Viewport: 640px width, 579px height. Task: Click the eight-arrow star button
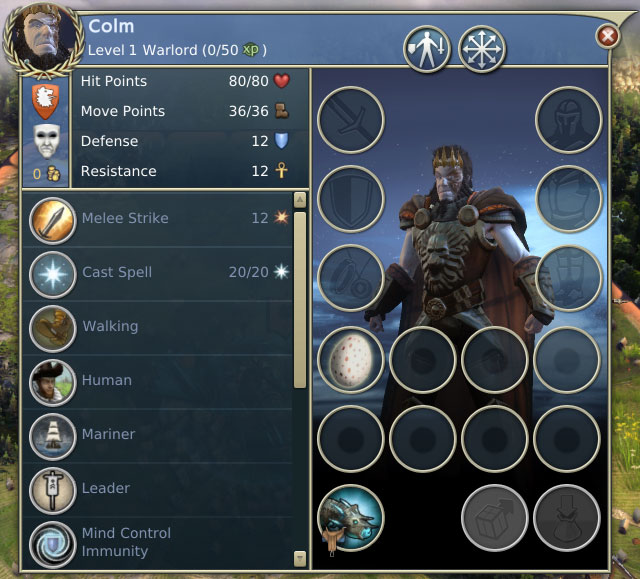tap(482, 47)
